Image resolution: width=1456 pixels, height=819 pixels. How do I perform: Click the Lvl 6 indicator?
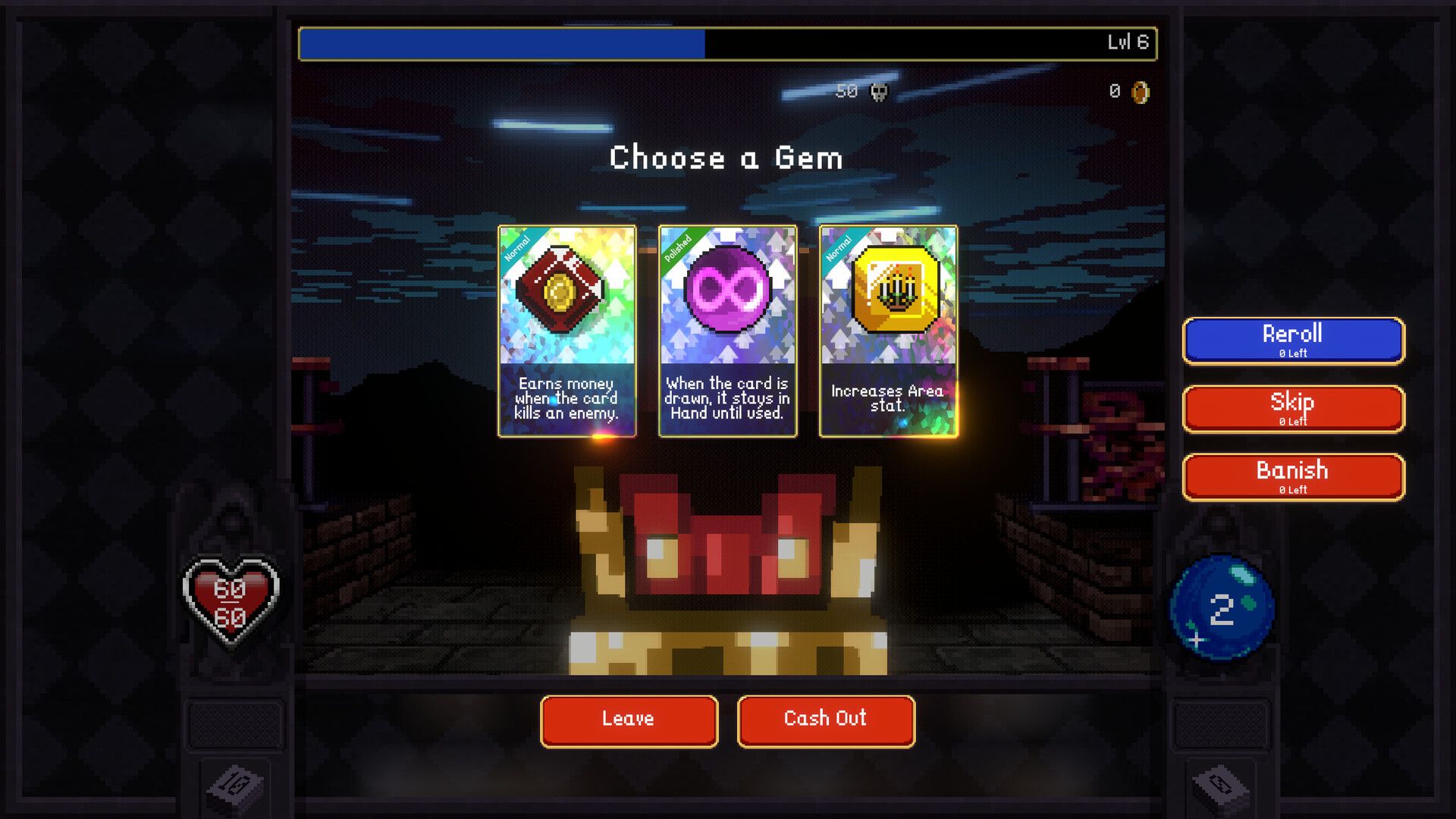pyautogui.click(x=1128, y=43)
